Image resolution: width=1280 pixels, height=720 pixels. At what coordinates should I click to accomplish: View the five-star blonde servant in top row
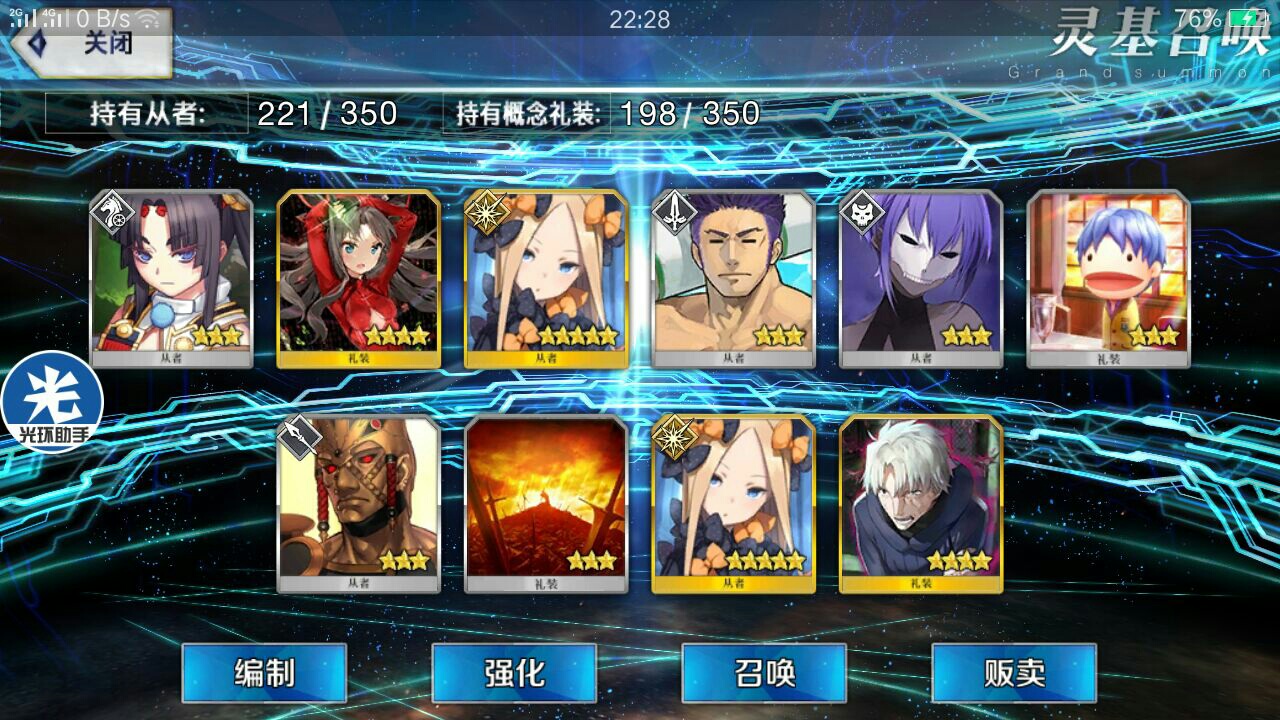[547, 278]
